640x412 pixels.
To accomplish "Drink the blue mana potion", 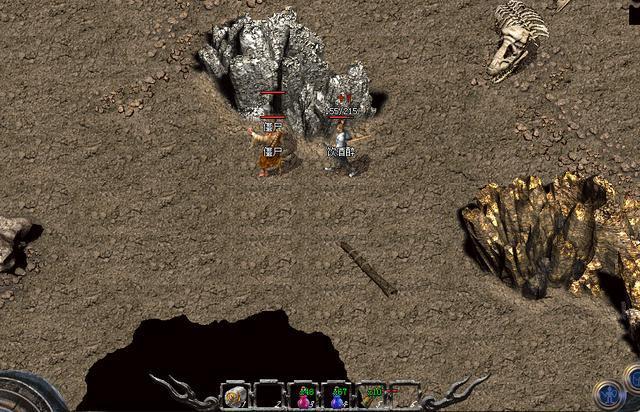I will coord(336,398).
